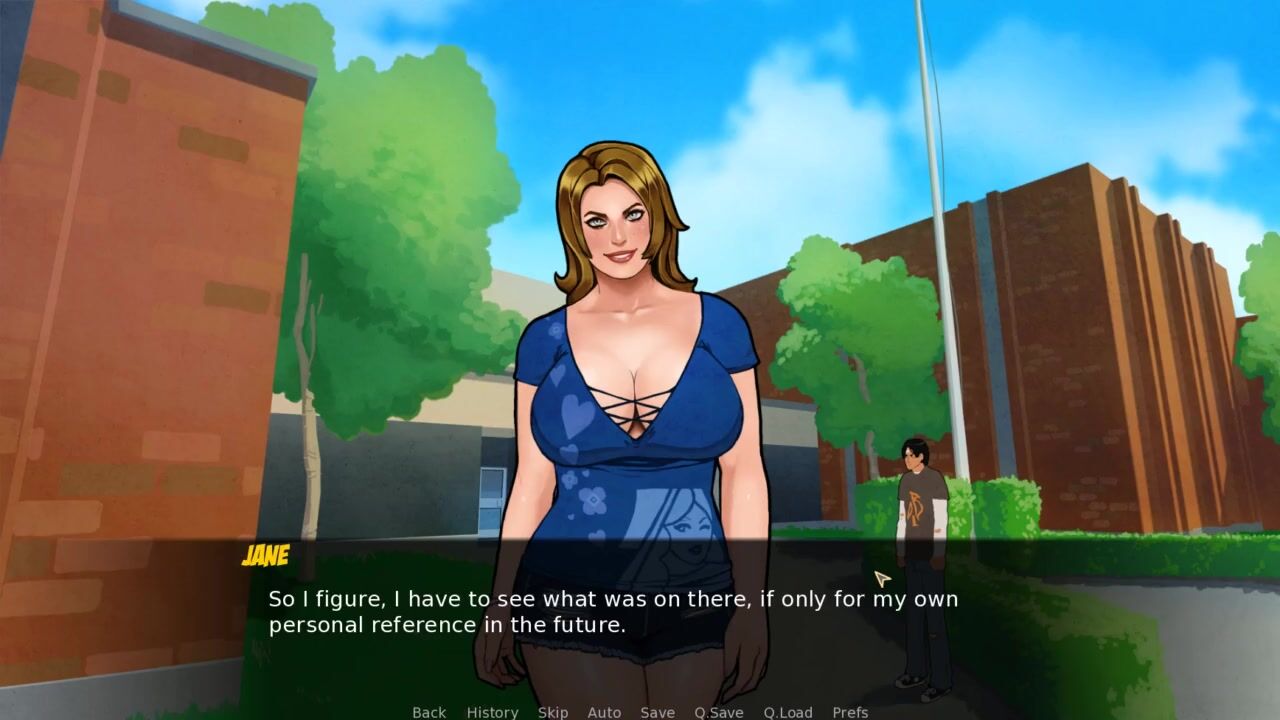The height and width of the screenshot is (720, 1280).
Task: Quick load using the Q.Load button
Action: click(788, 712)
